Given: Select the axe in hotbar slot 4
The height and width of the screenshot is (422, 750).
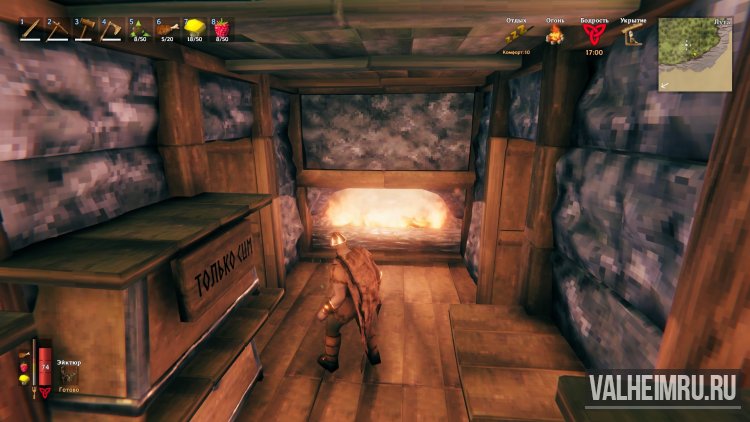Looking at the screenshot, I should [x=111, y=29].
